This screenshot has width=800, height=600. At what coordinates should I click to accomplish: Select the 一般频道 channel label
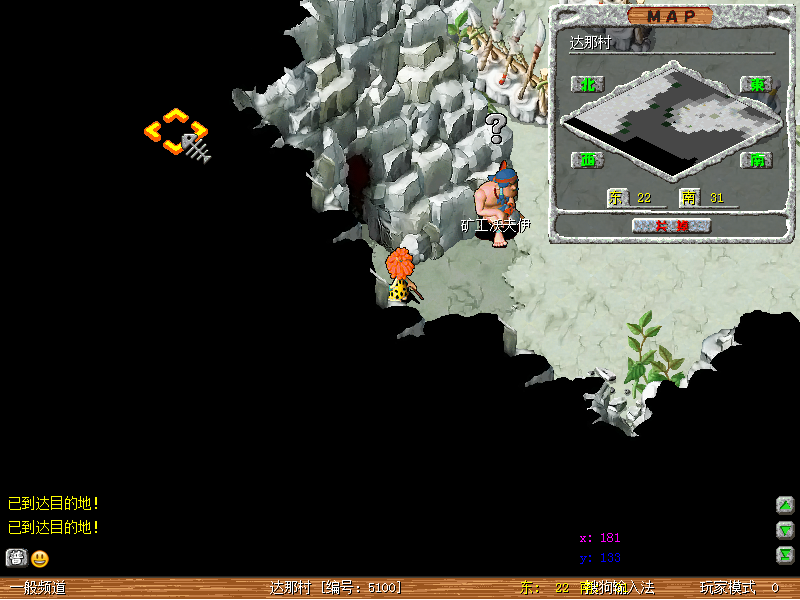point(38,588)
